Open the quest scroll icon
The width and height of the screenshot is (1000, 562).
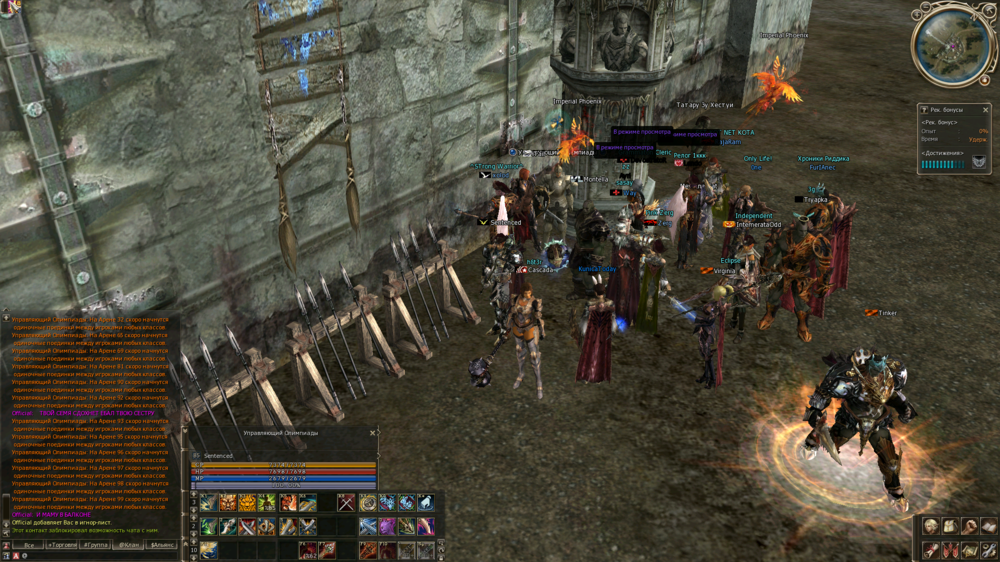point(931,550)
